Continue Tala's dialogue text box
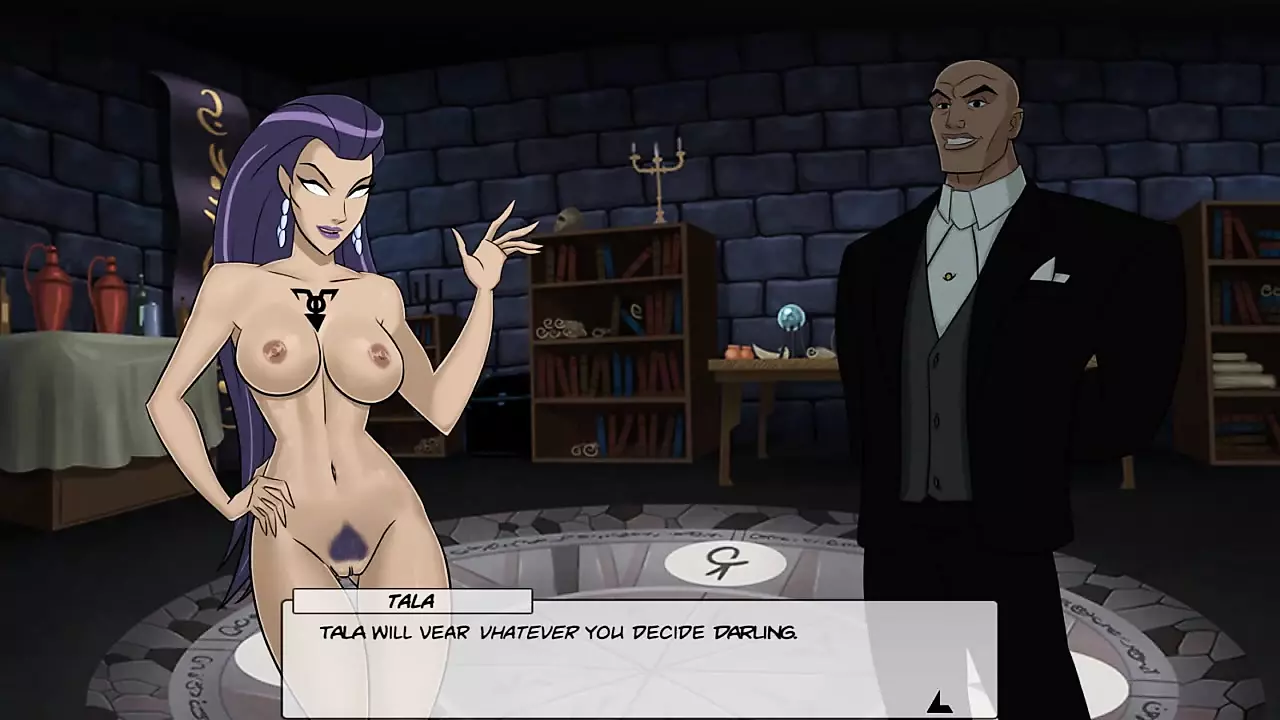The image size is (1280, 720). [x=640, y=658]
